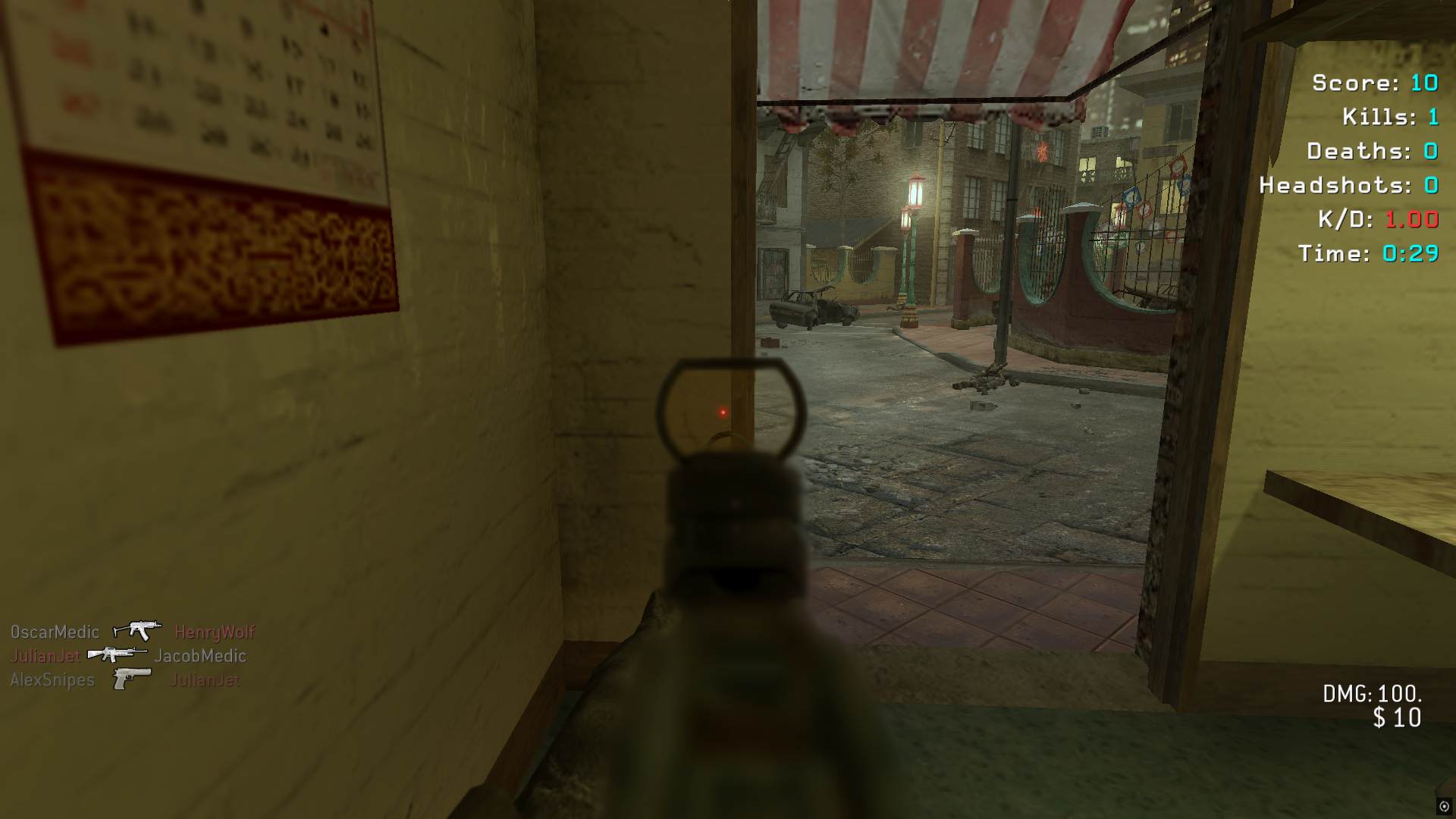Select the pistol icon in the killfeed
The image size is (1456, 819).
click(131, 678)
